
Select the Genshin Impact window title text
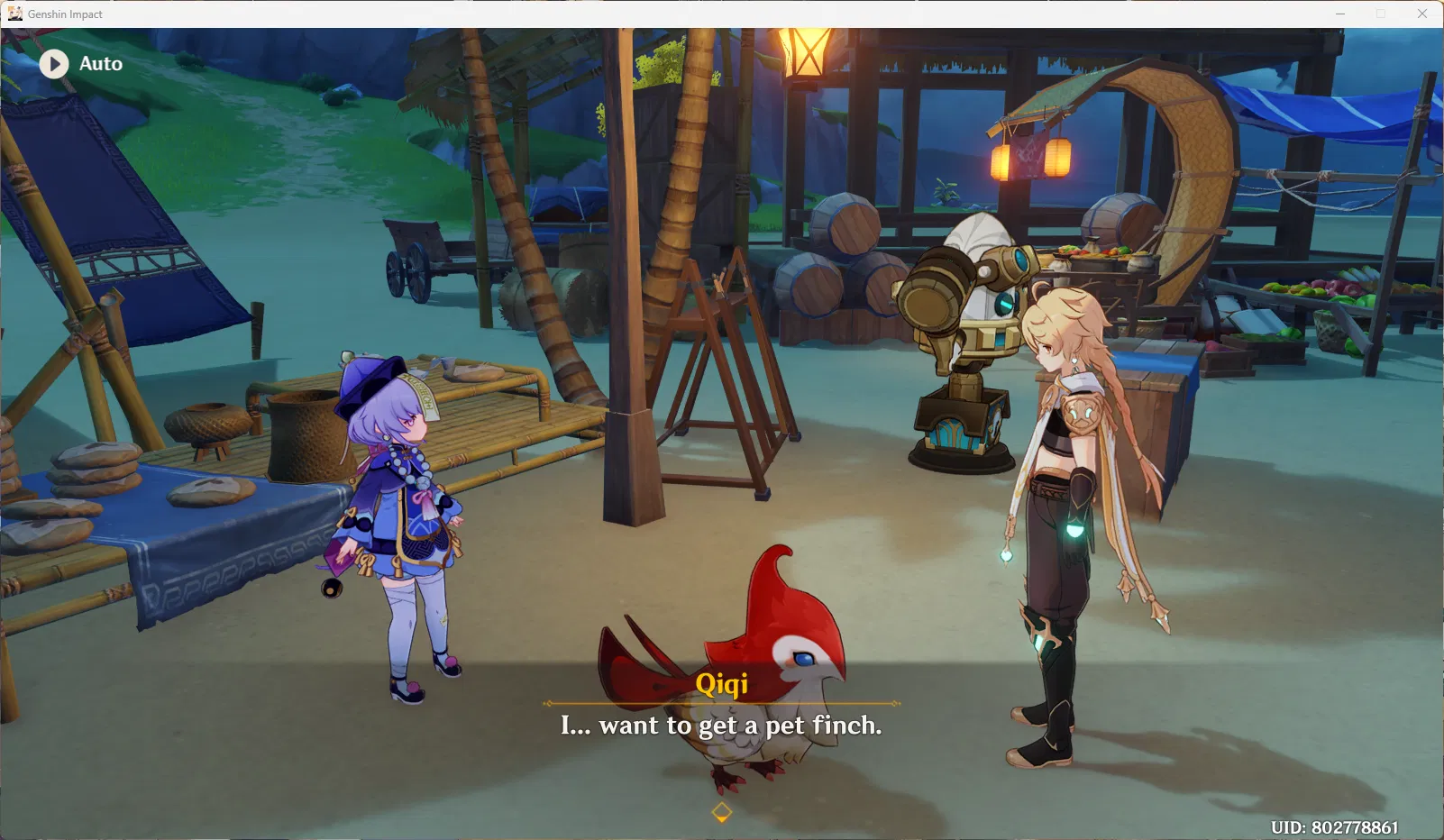click(x=67, y=14)
